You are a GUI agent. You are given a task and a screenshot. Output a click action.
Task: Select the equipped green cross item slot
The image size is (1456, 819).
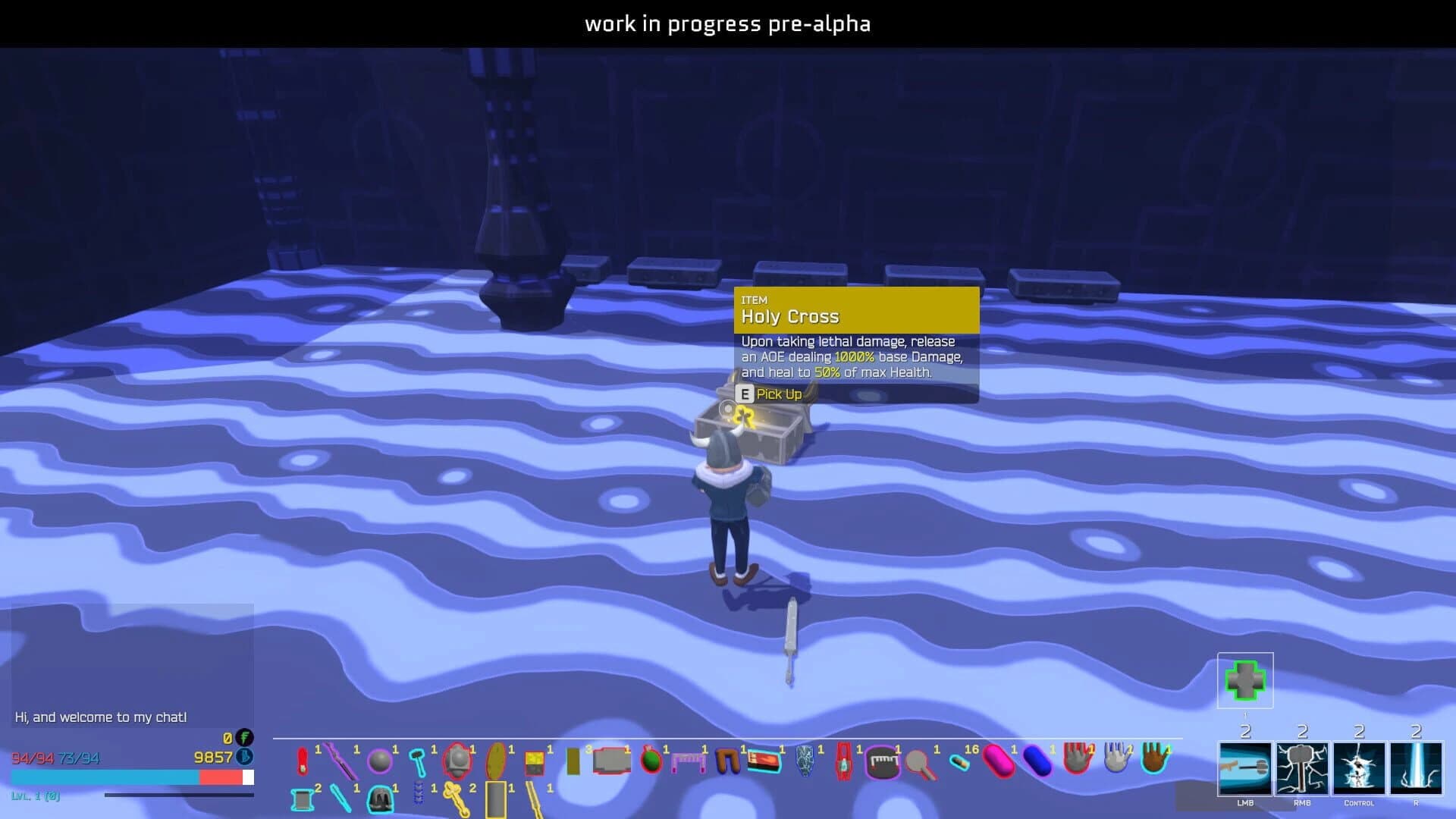click(1244, 681)
